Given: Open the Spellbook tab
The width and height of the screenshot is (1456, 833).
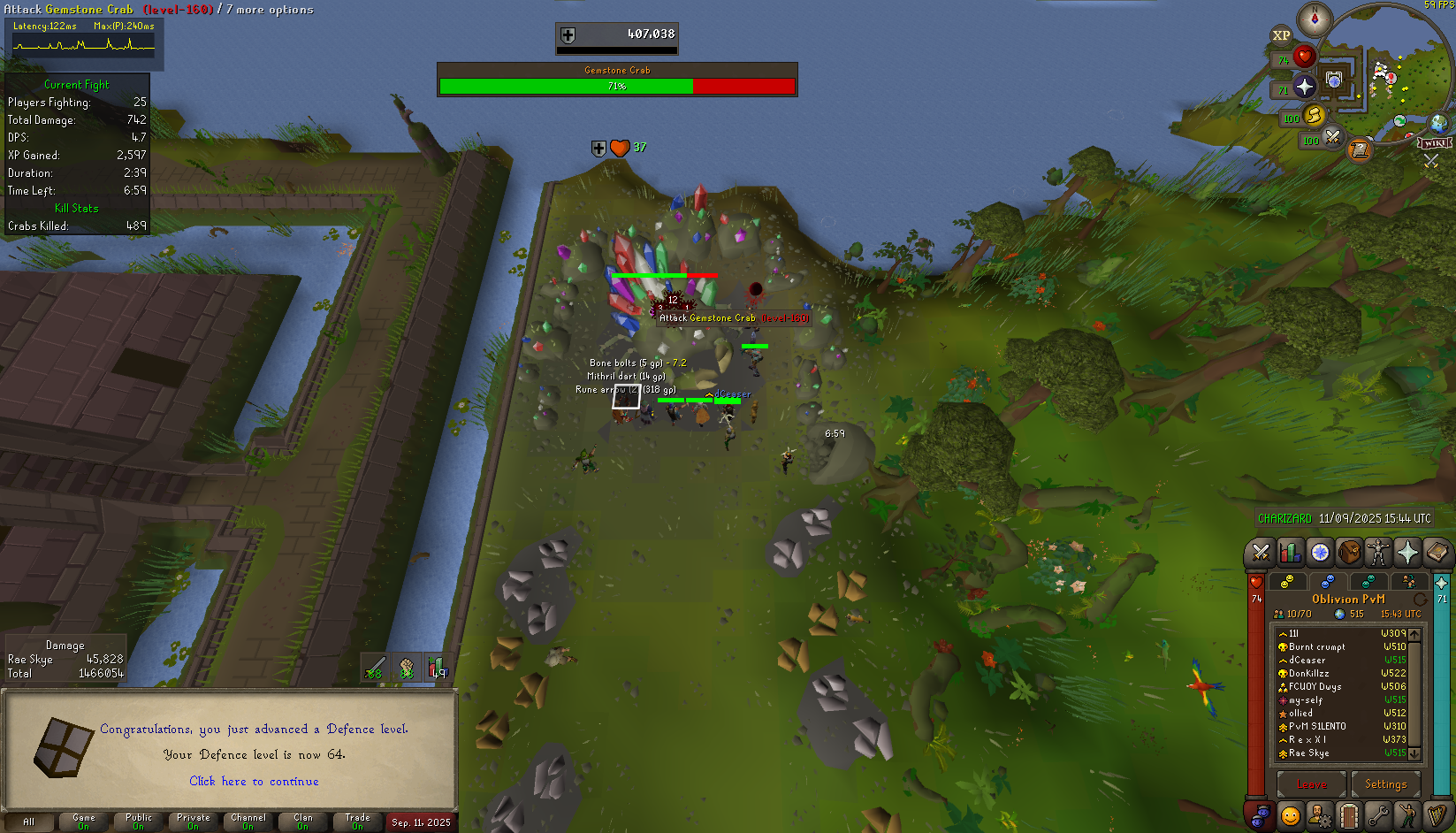Looking at the screenshot, I should coord(1437,554).
